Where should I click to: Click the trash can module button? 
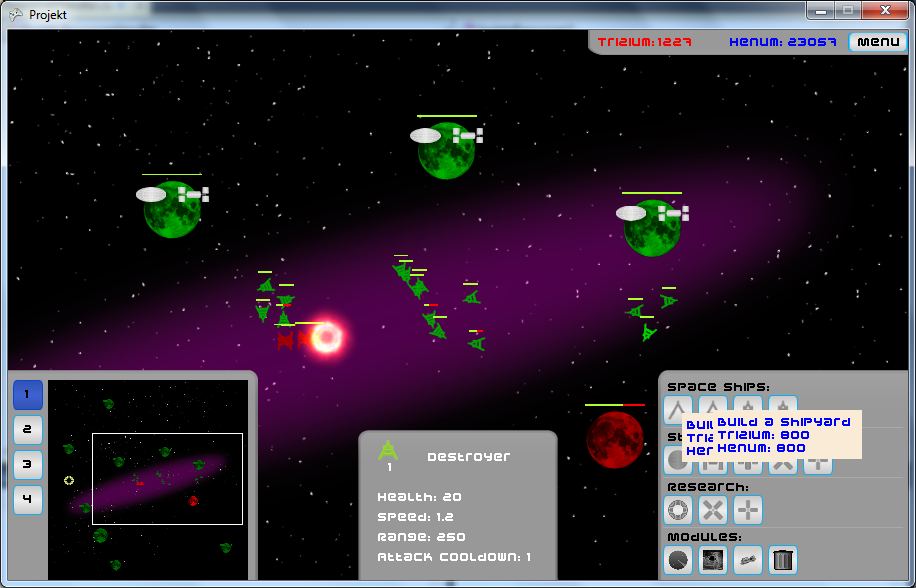784,560
